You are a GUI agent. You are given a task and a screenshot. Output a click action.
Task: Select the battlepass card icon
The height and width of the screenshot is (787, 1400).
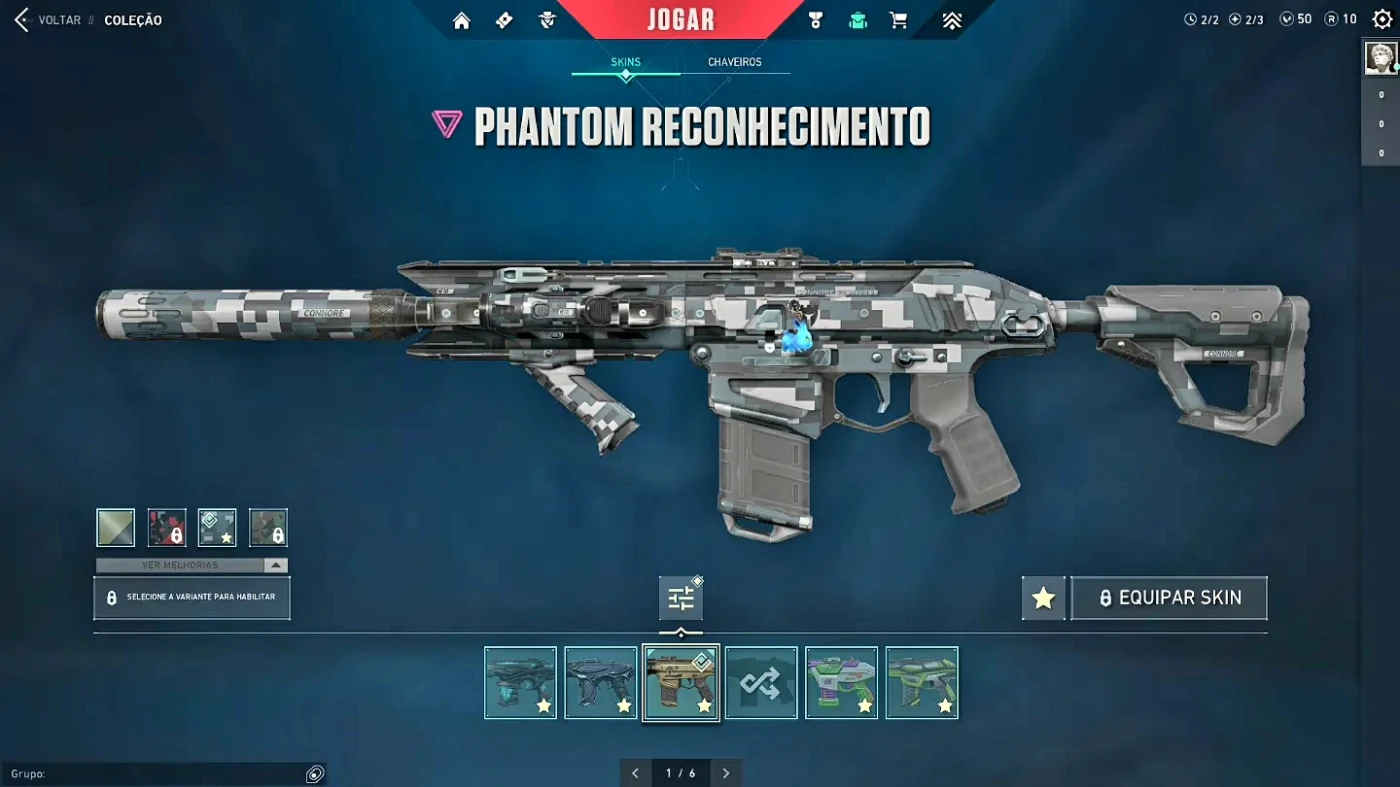503,19
